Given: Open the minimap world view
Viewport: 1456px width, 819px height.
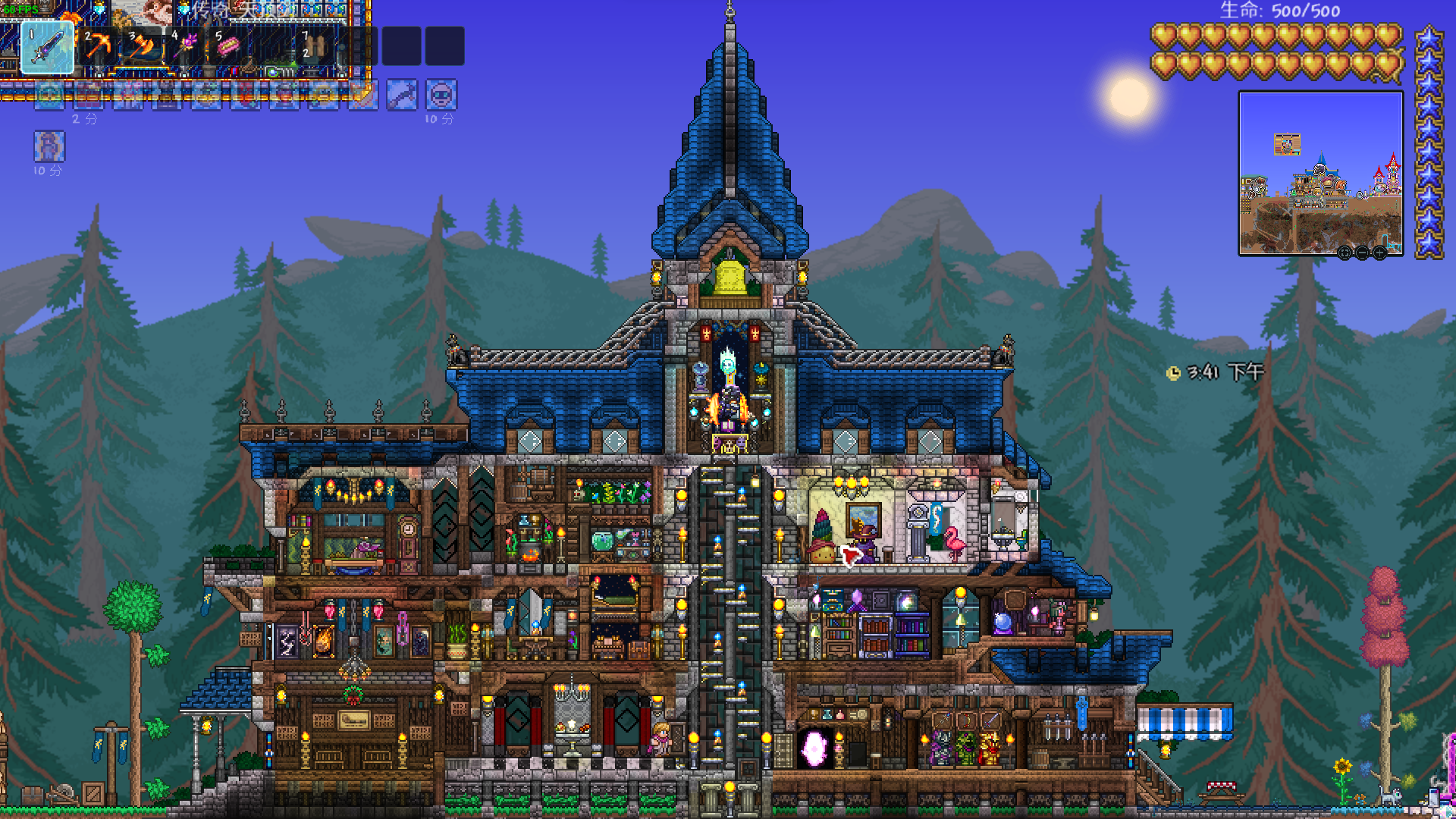Looking at the screenshot, I should tap(1320, 173).
